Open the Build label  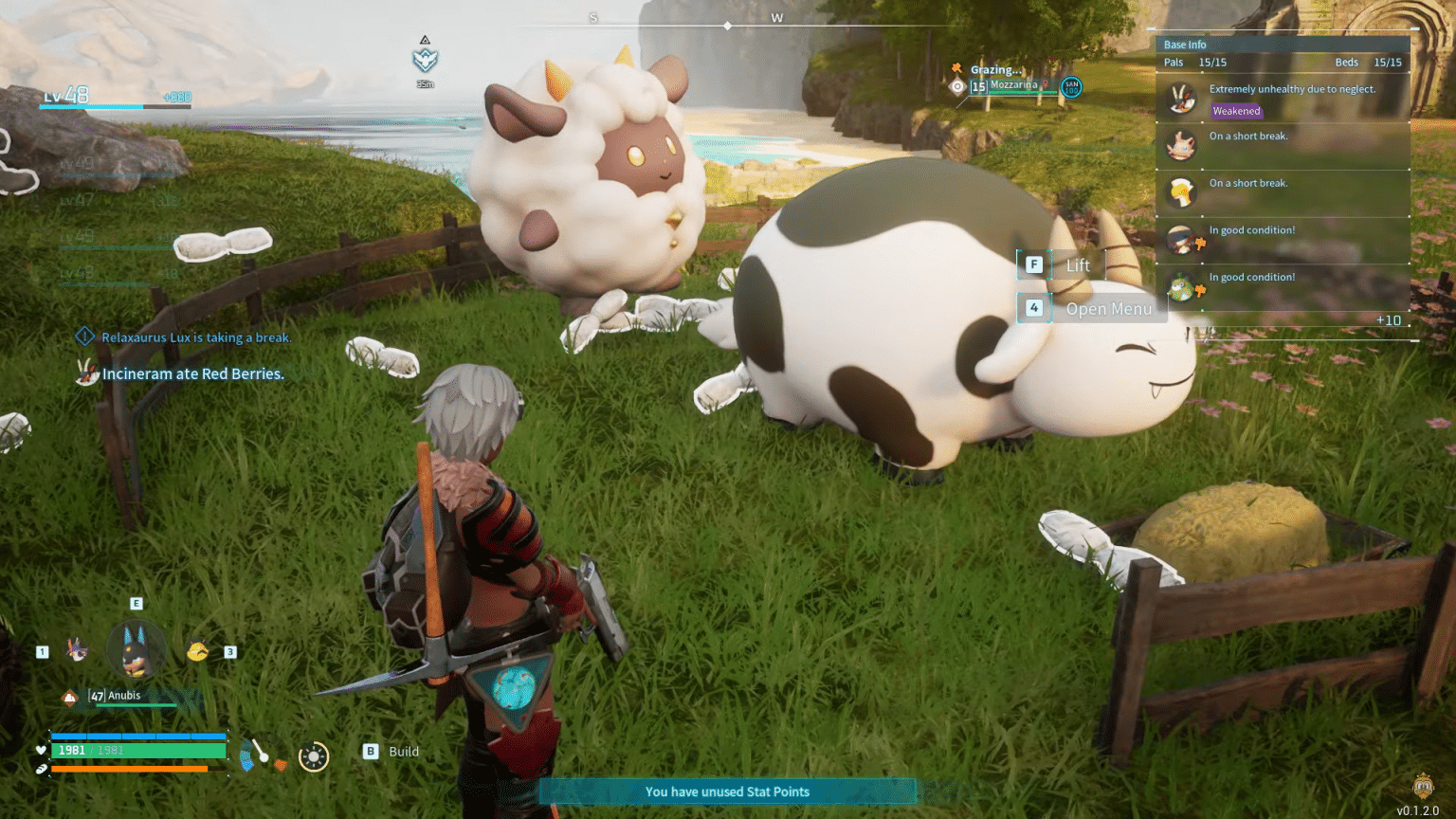(x=404, y=752)
